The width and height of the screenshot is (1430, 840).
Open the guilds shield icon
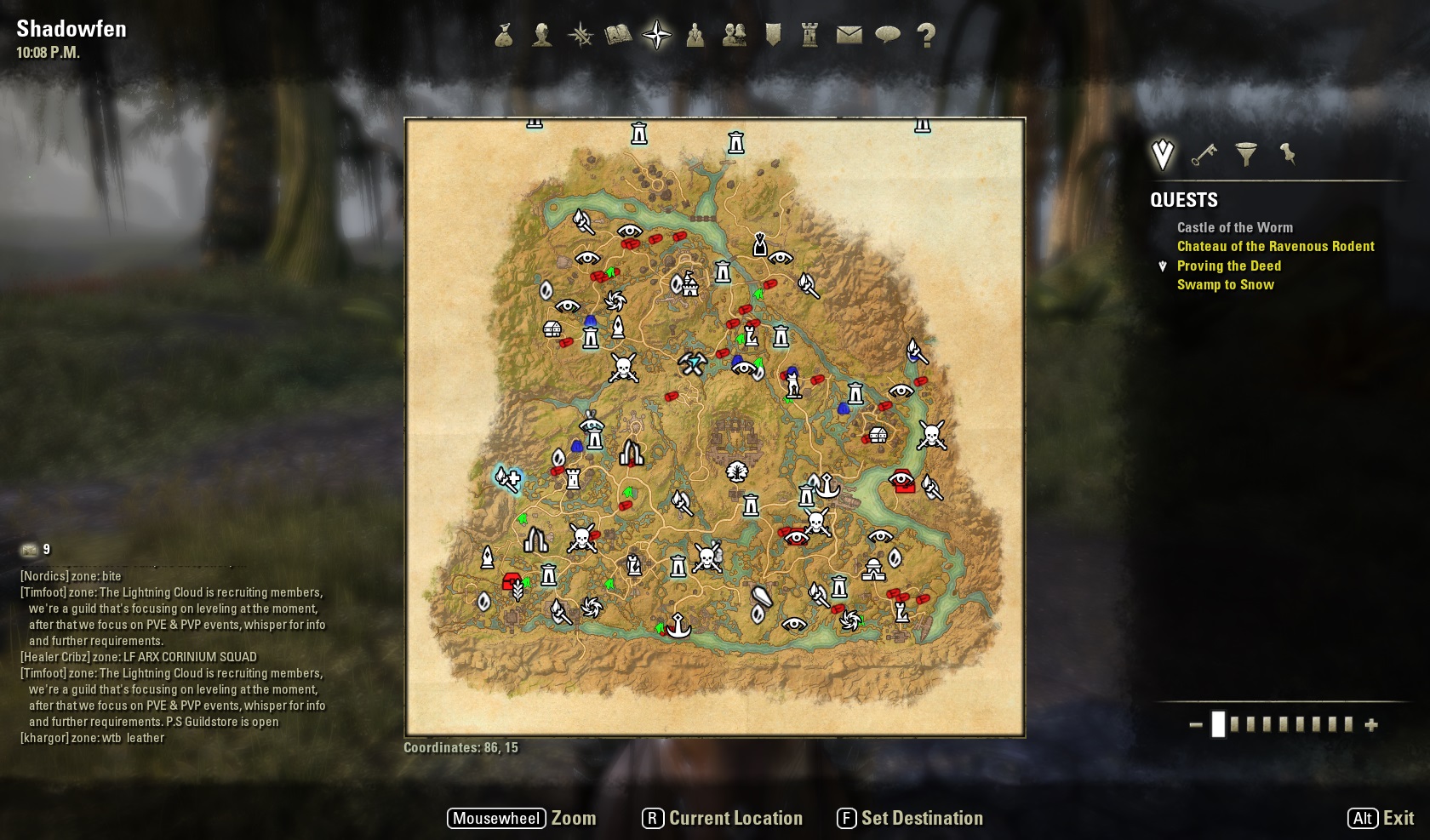point(773,35)
